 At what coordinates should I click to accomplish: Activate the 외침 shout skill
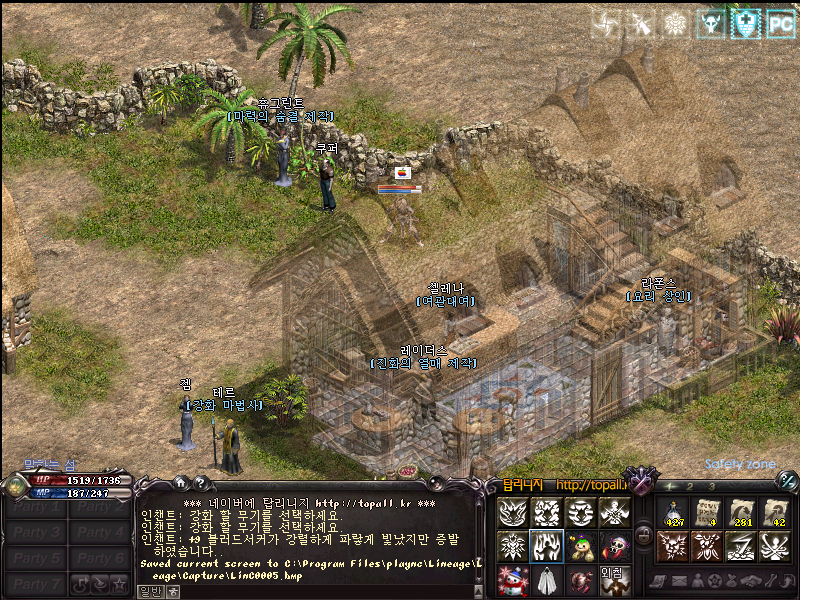pyautogui.click(x=614, y=580)
